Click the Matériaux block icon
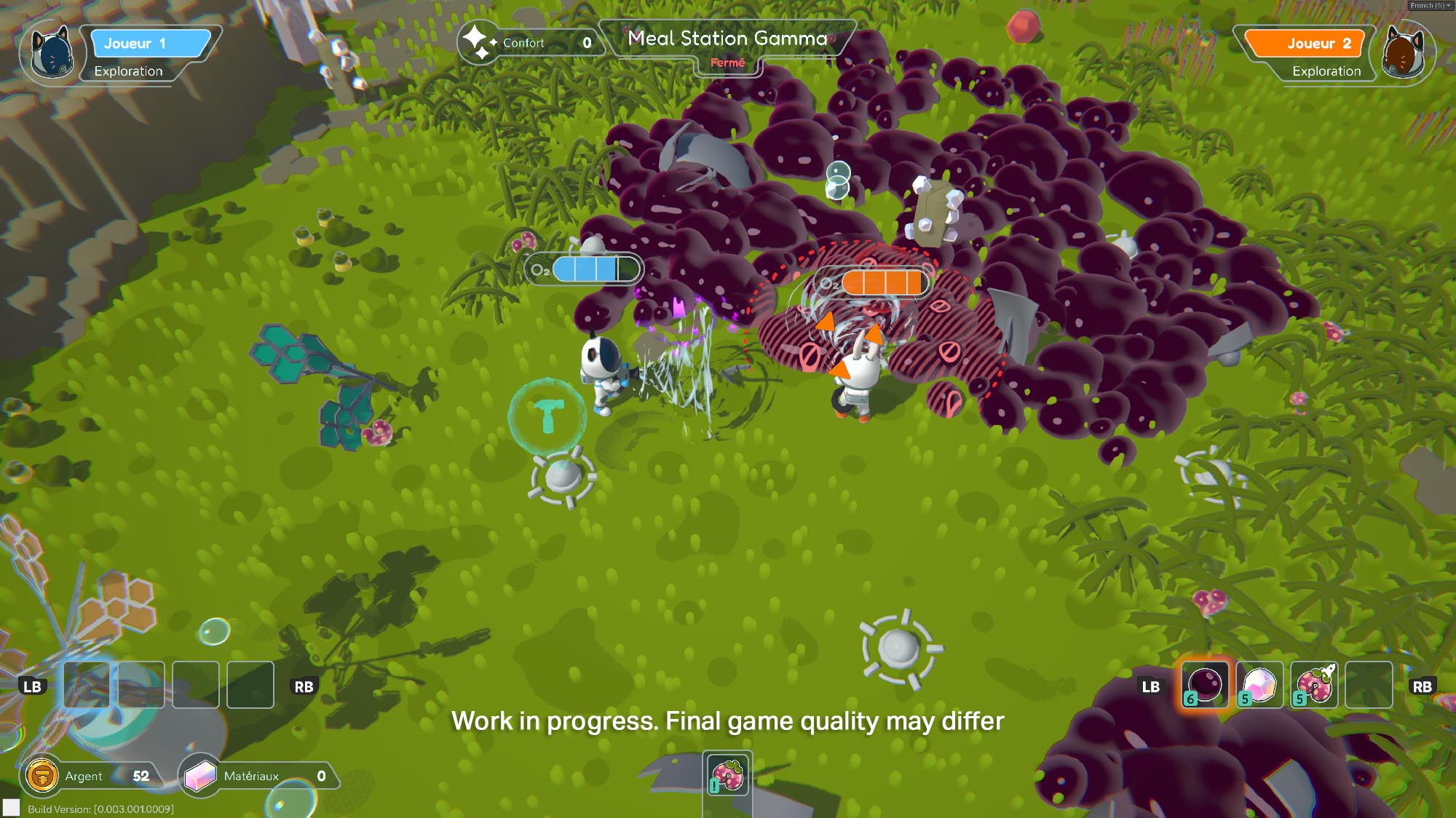This screenshot has height=818, width=1456. [x=201, y=776]
